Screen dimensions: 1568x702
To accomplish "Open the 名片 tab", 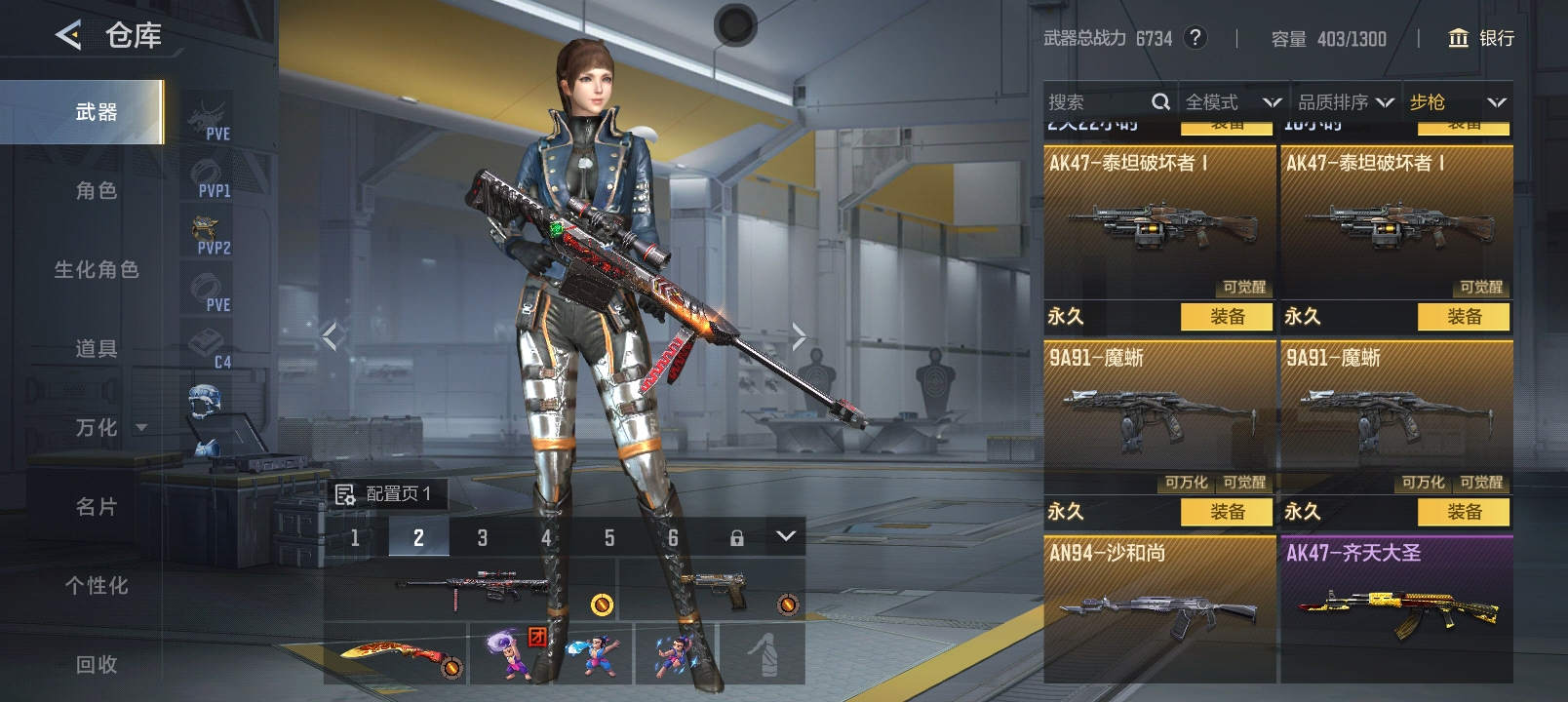I will point(96,507).
